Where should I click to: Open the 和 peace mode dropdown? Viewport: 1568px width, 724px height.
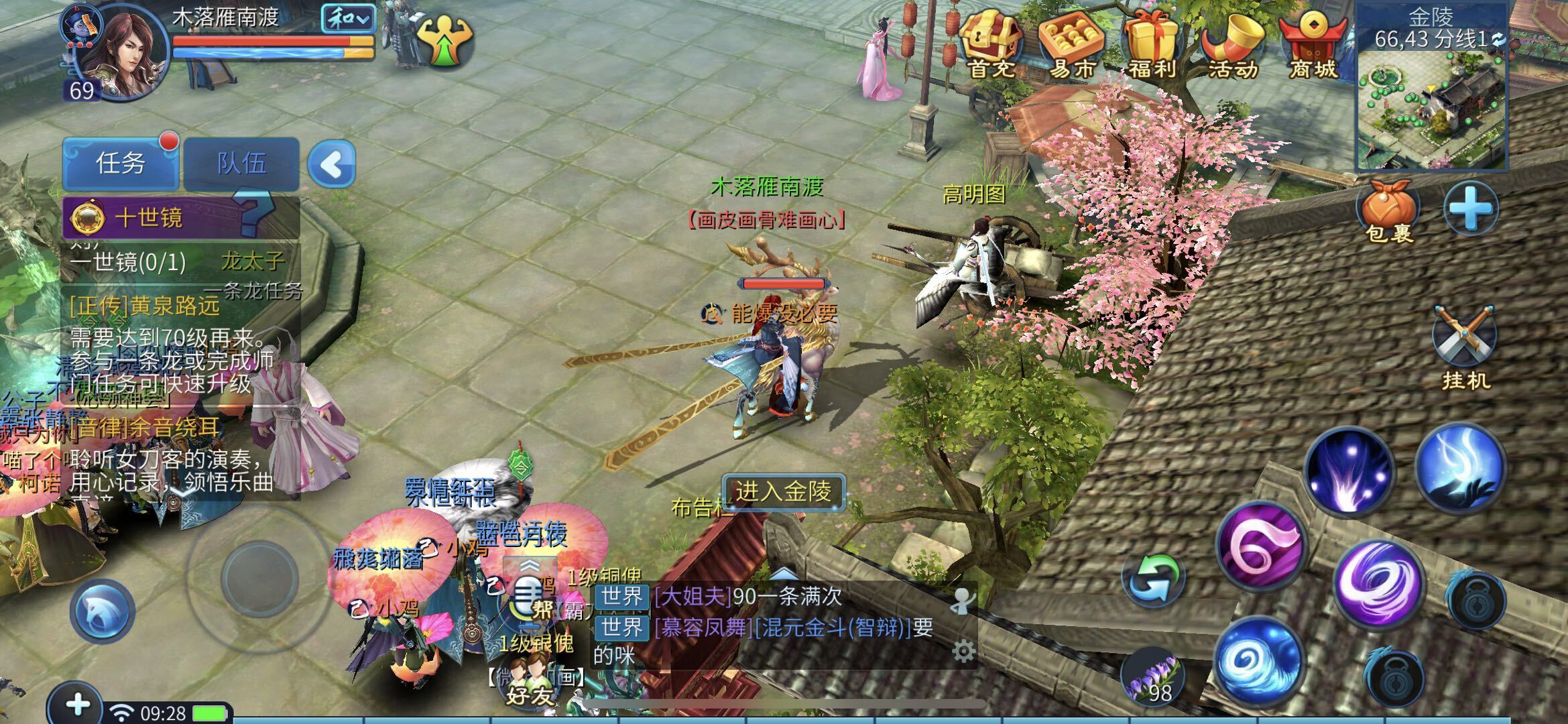[347, 19]
